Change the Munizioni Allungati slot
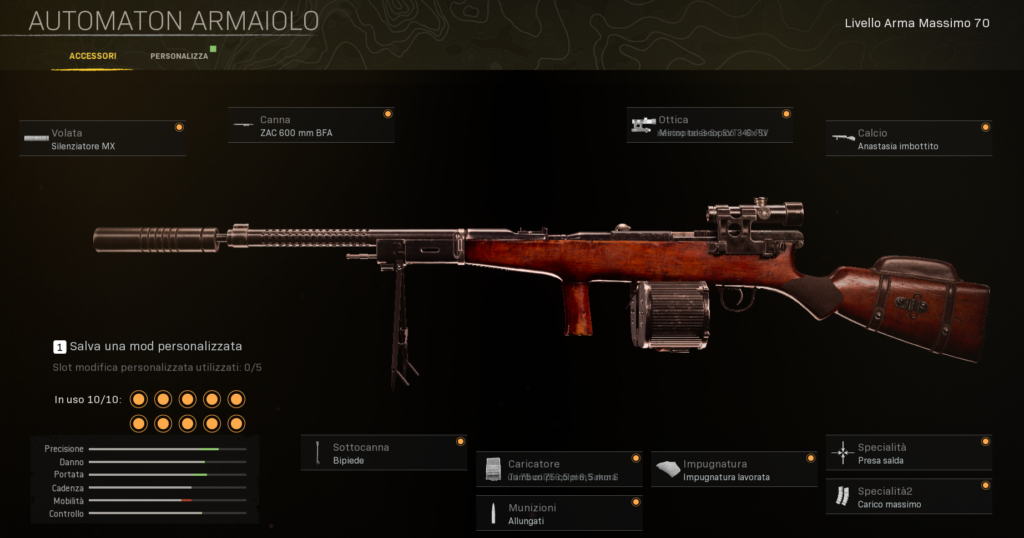 (559, 514)
